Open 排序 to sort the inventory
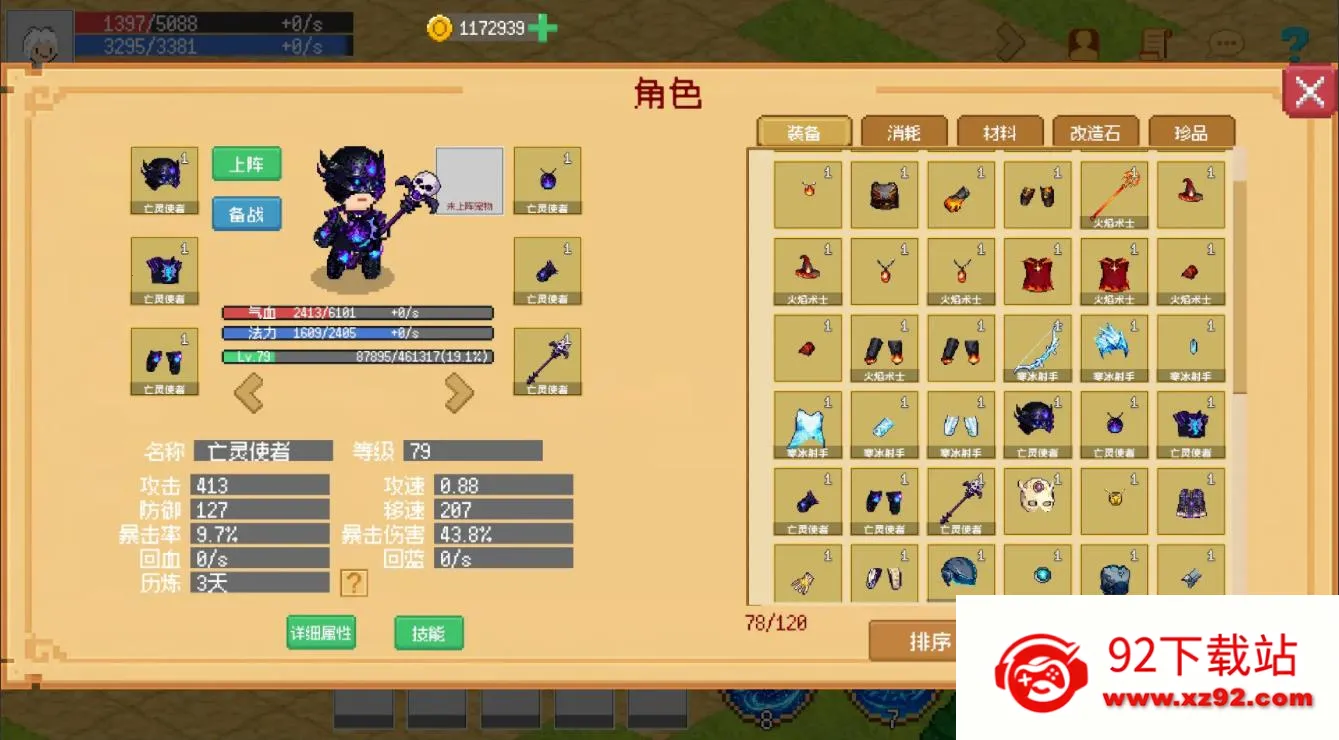This screenshot has width=1339, height=740. 931,642
